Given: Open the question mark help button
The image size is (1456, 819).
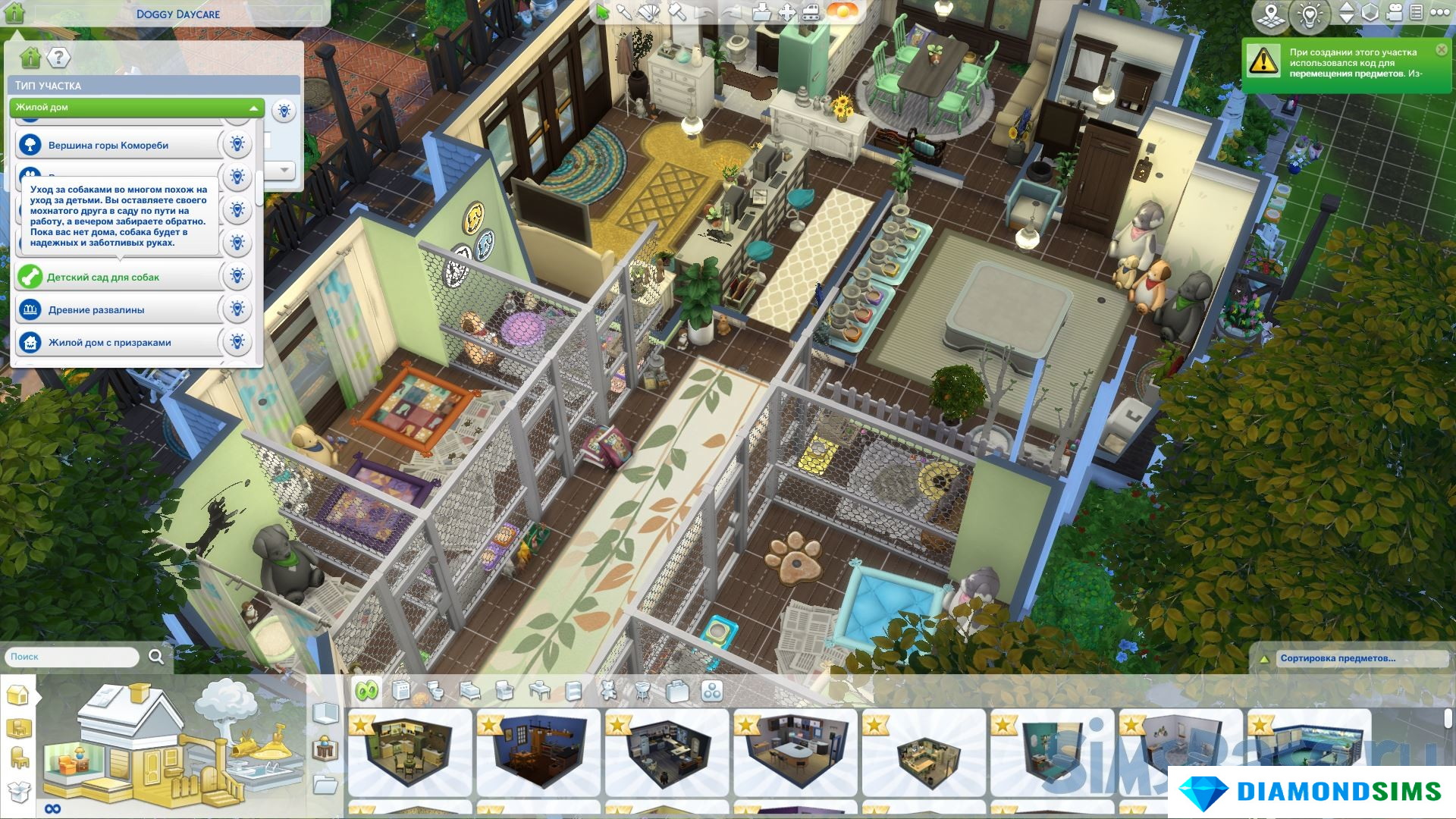Looking at the screenshot, I should click(58, 58).
